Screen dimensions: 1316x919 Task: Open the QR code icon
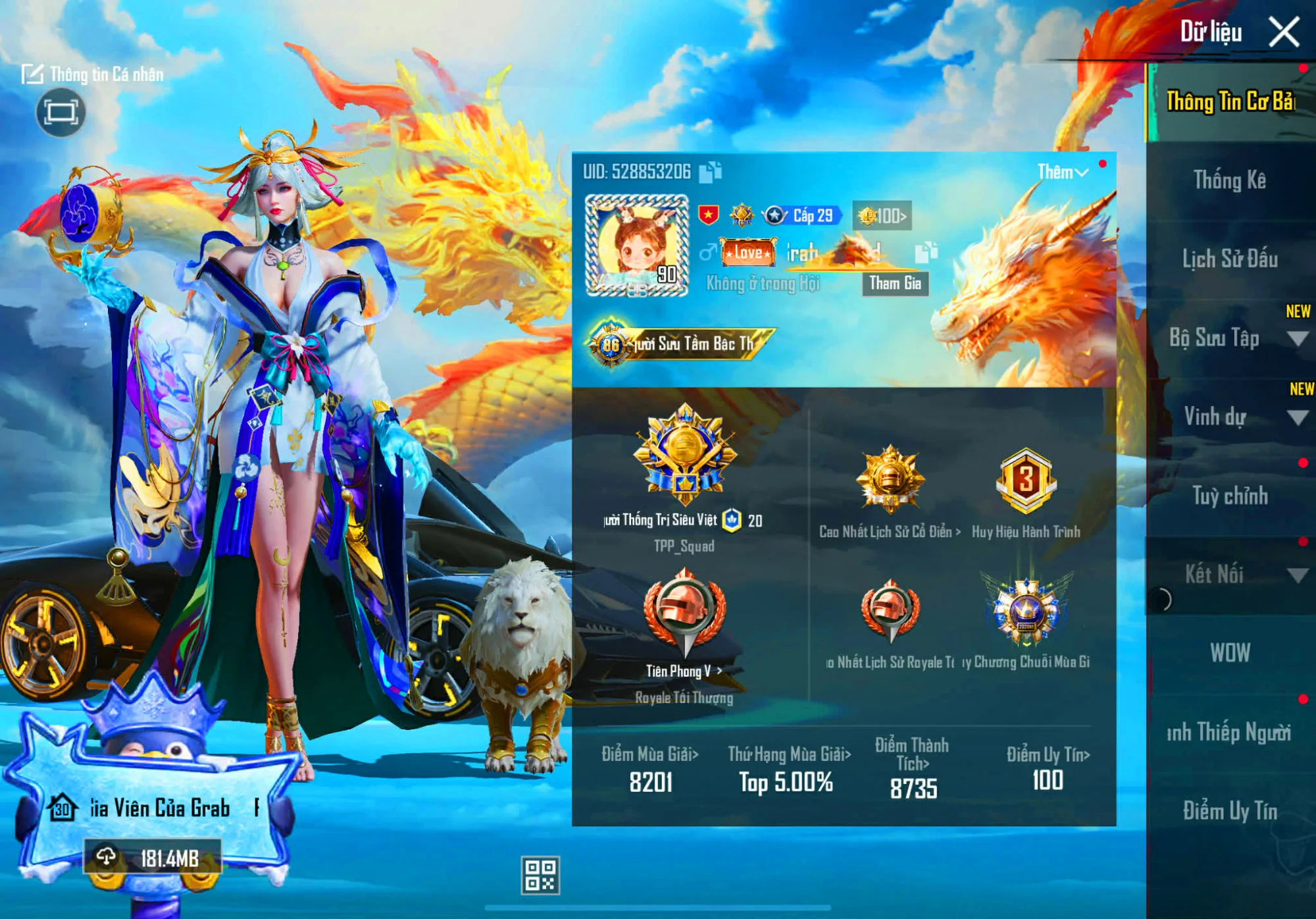click(540, 875)
